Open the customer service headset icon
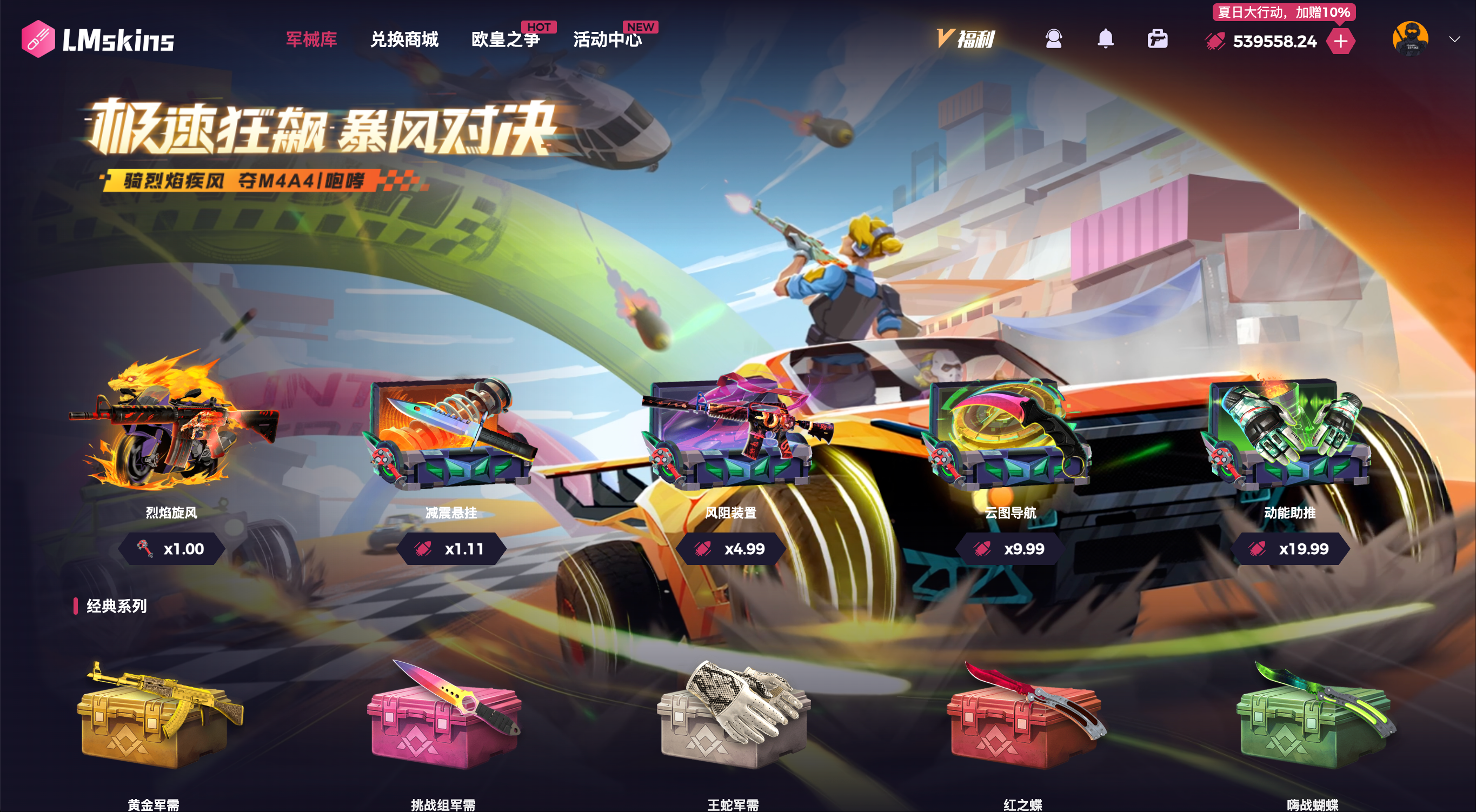The height and width of the screenshot is (812, 1476). (x=1055, y=39)
